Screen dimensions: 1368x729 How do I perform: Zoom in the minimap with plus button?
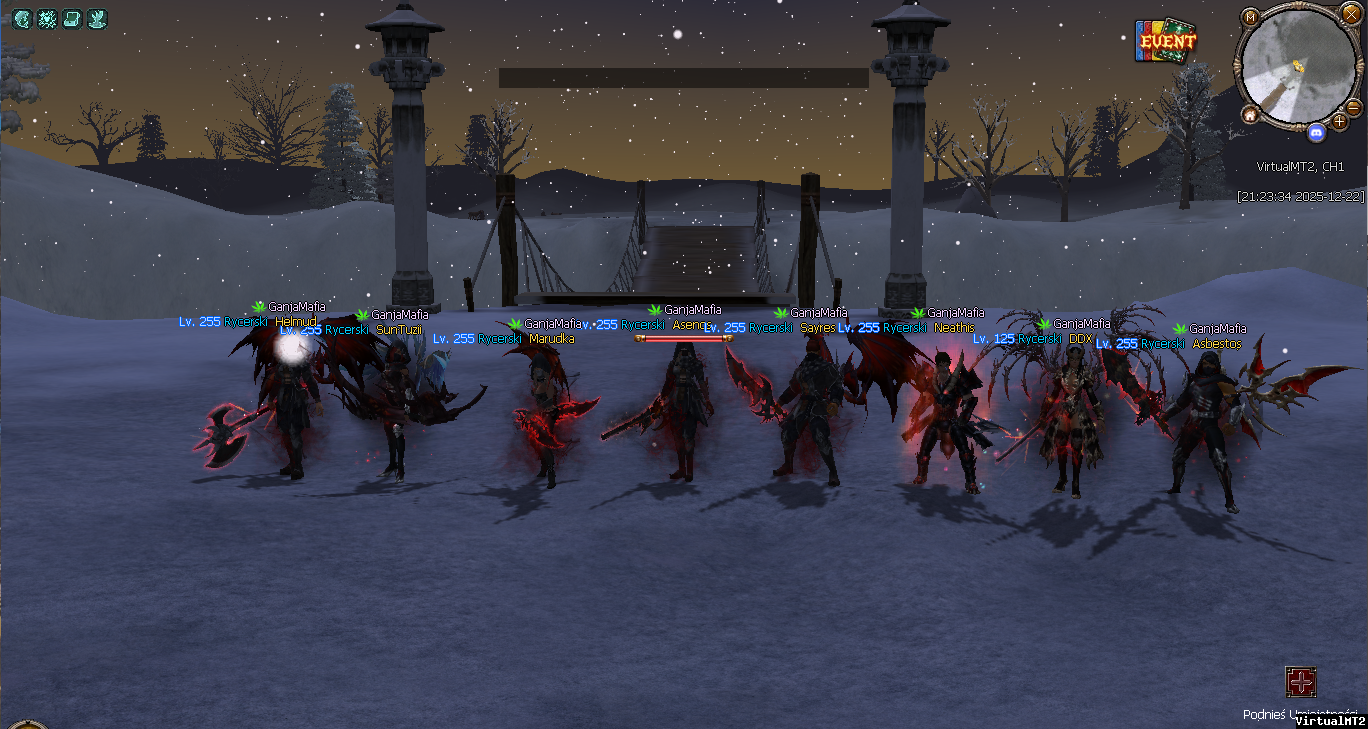pyautogui.click(x=1340, y=122)
